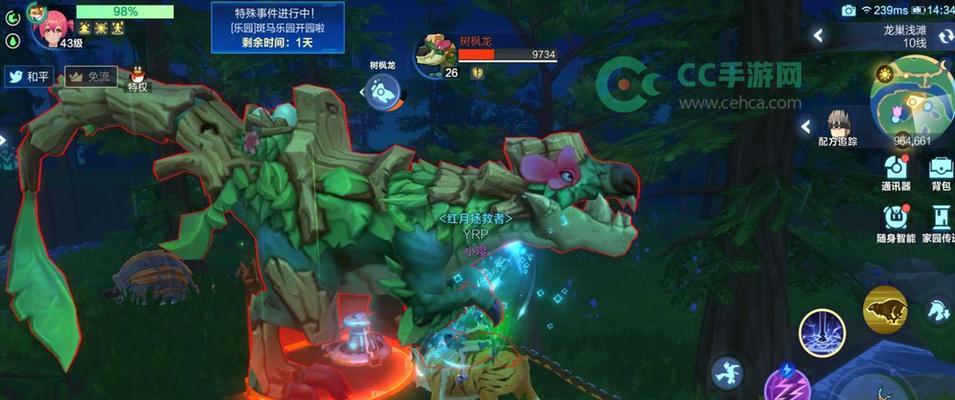The height and width of the screenshot is (400, 955).
Task: Open the 特权 QQ privilege icon
Action: 137,75
